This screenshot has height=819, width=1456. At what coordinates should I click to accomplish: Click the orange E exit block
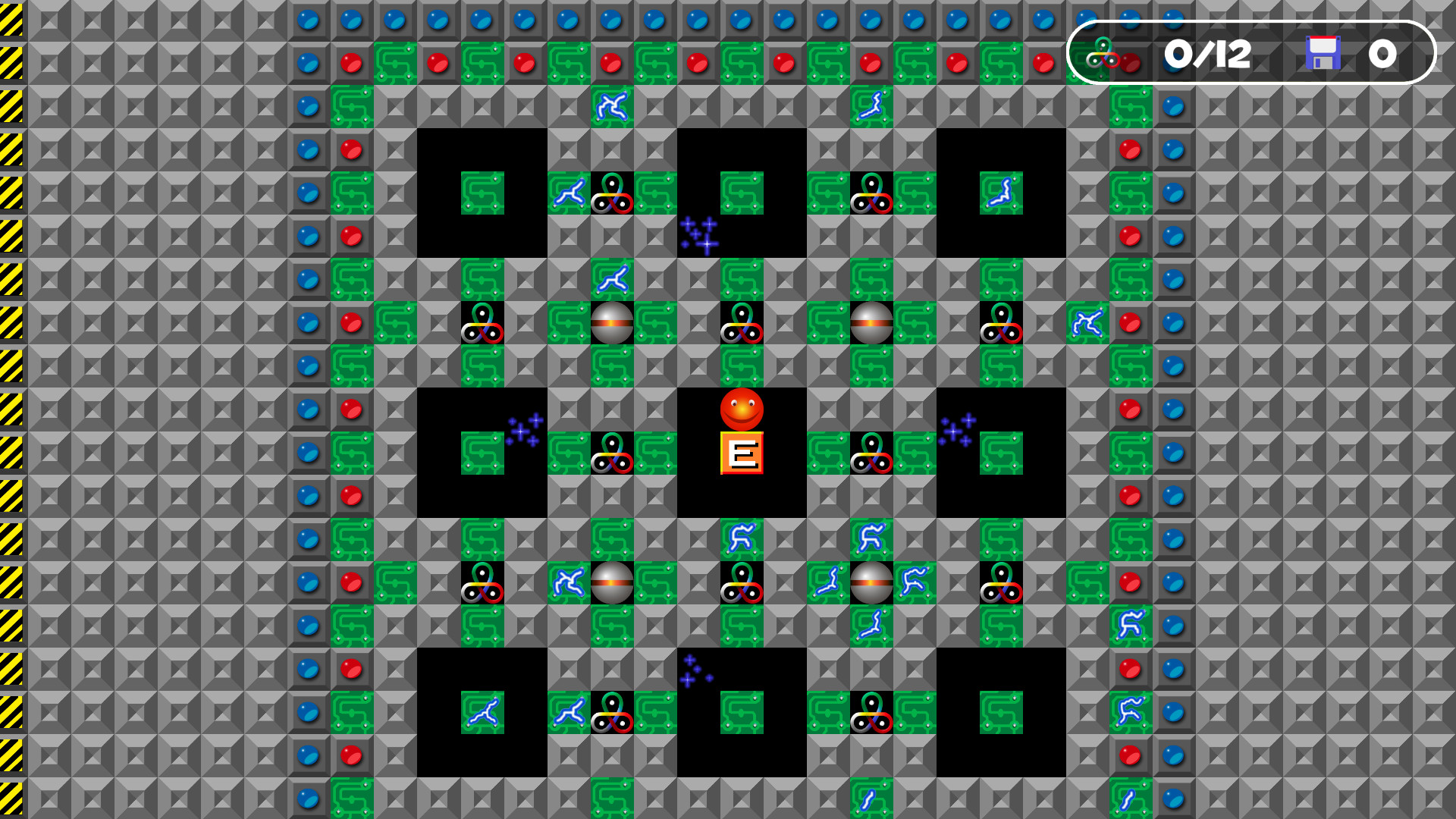click(x=741, y=453)
